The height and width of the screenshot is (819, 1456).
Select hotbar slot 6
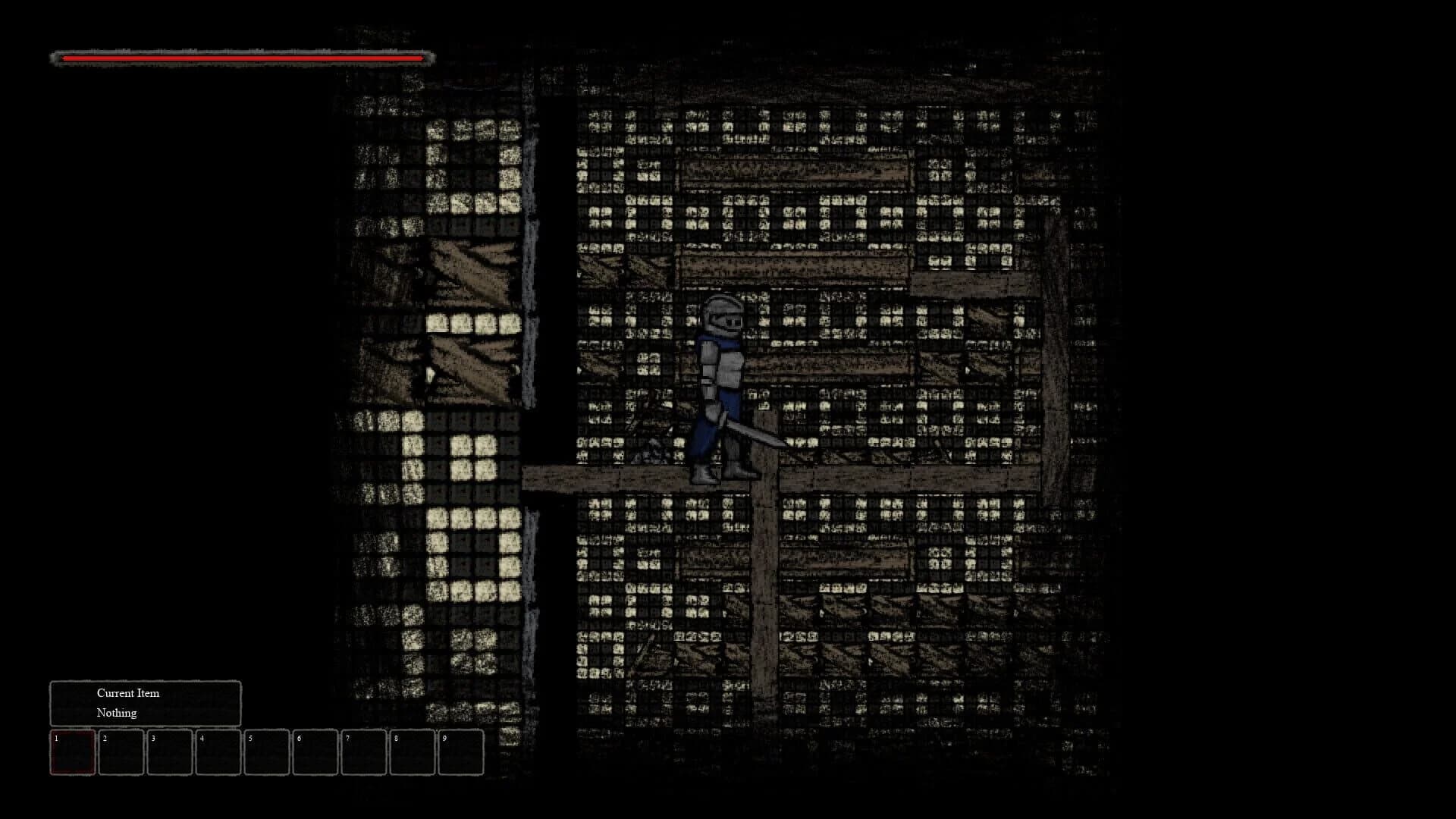[317, 752]
